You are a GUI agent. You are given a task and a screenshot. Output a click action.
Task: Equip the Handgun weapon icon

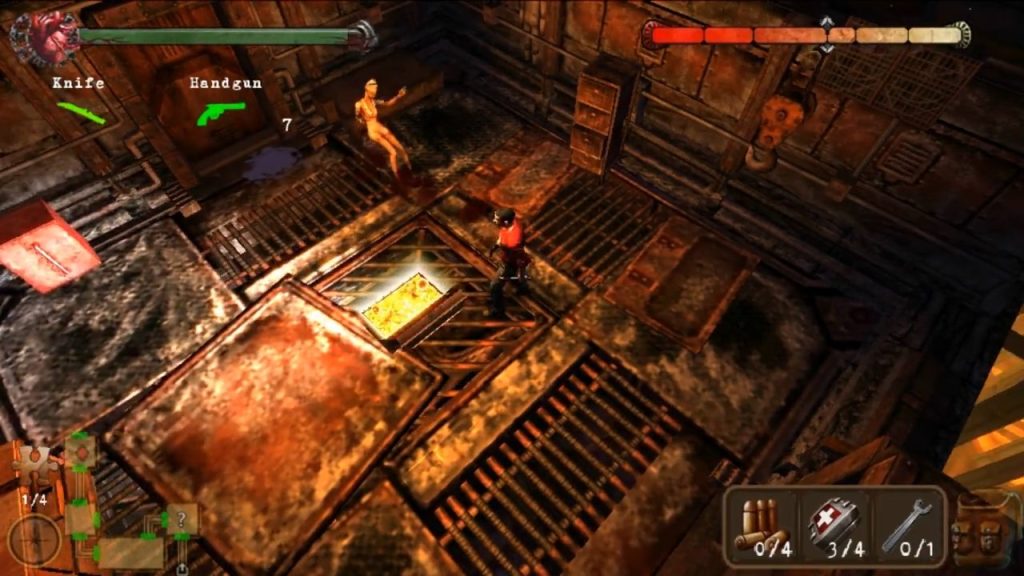click(x=220, y=112)
